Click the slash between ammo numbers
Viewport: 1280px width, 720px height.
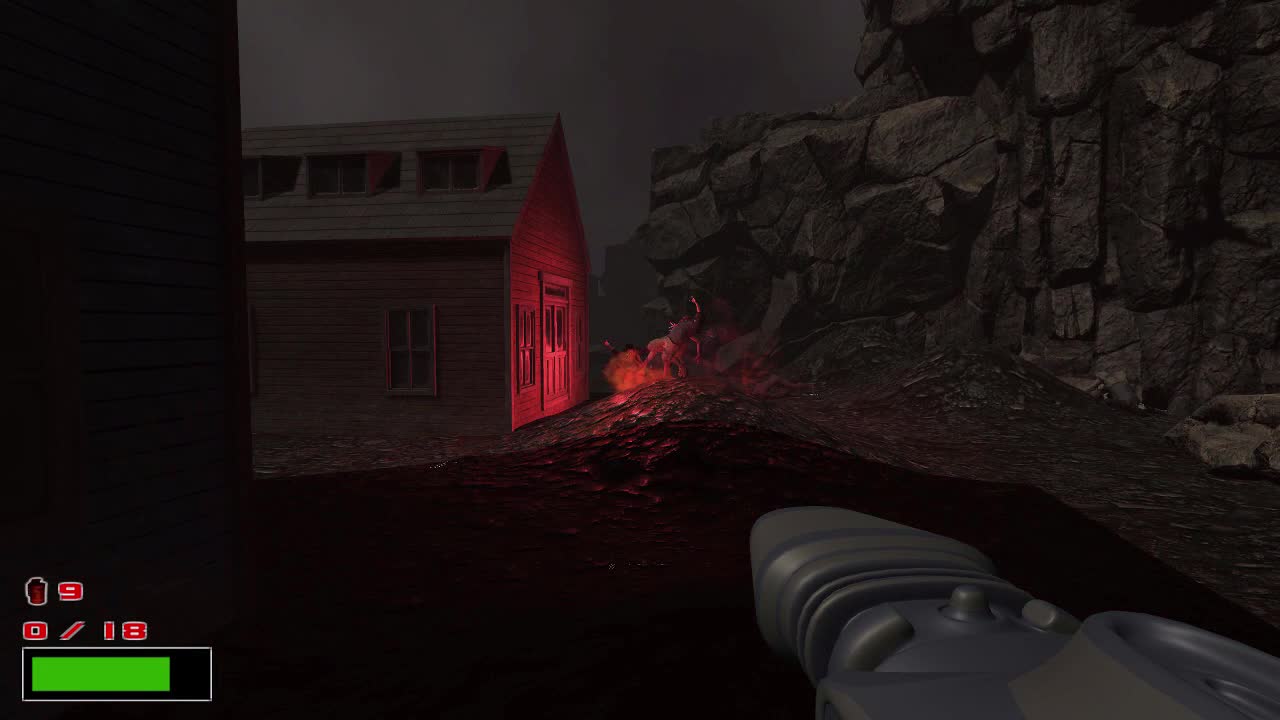pyautogui.click(x=73, y=631)
